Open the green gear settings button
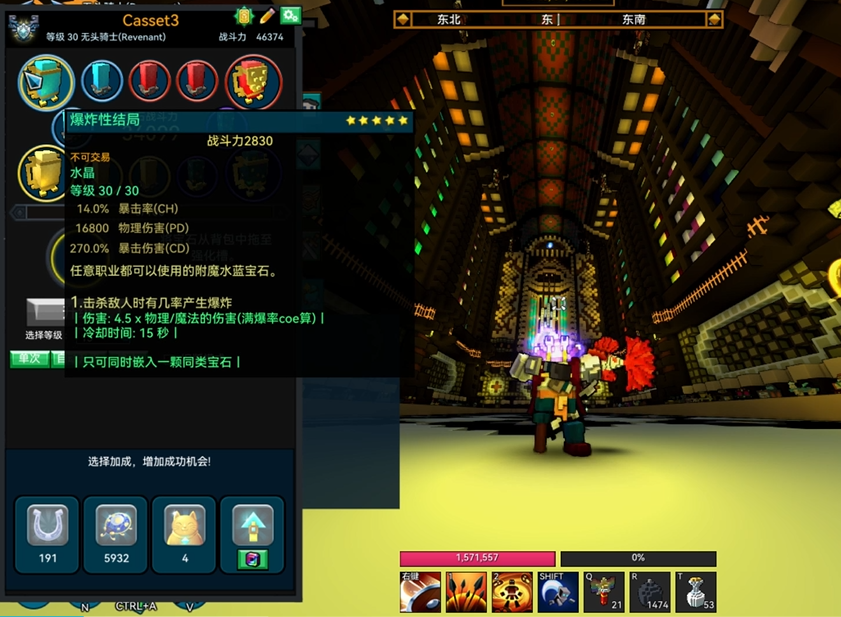Viewport: 841px width, 617px height. tap(290, 16)
